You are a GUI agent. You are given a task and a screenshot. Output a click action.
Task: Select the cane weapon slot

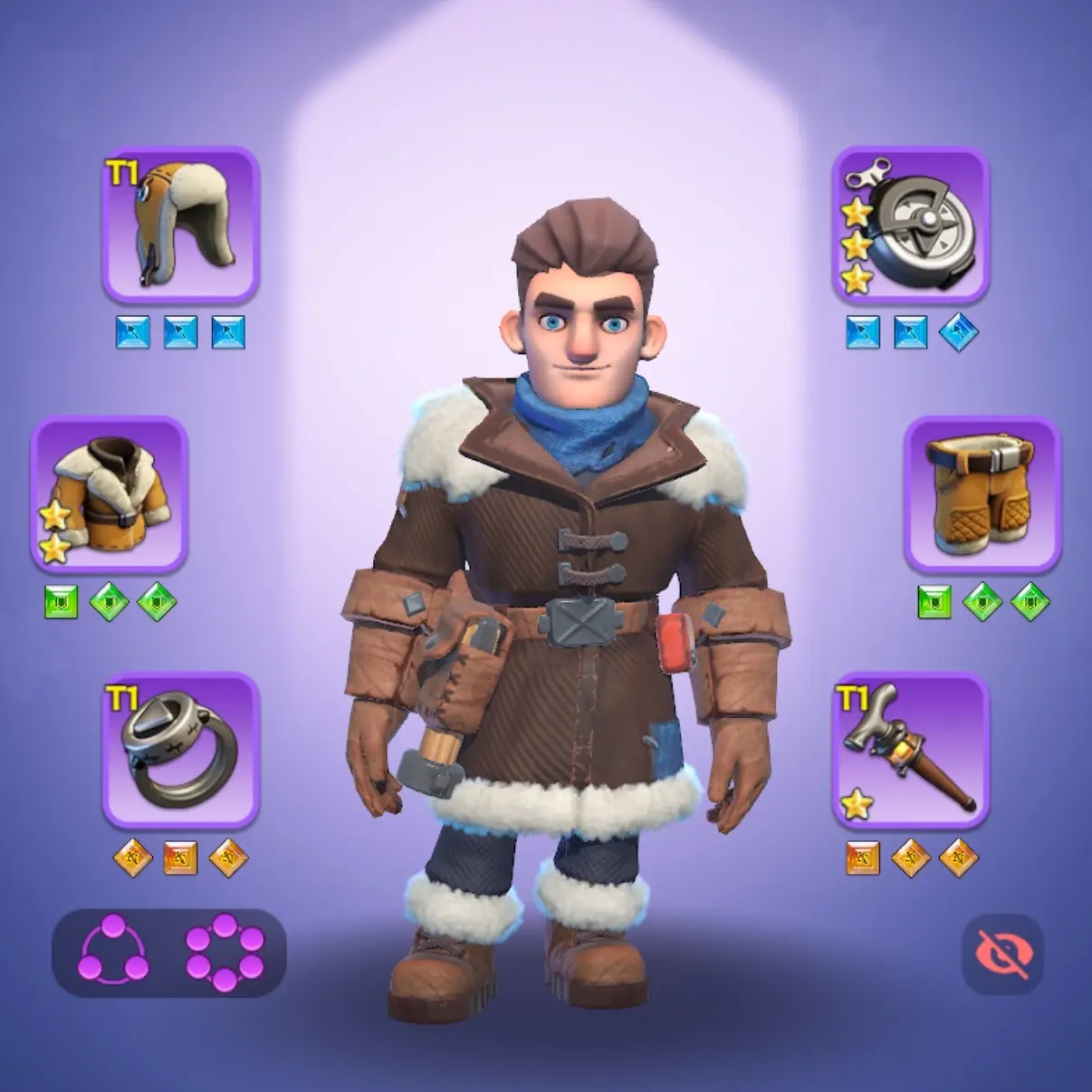tap(910, 750)
